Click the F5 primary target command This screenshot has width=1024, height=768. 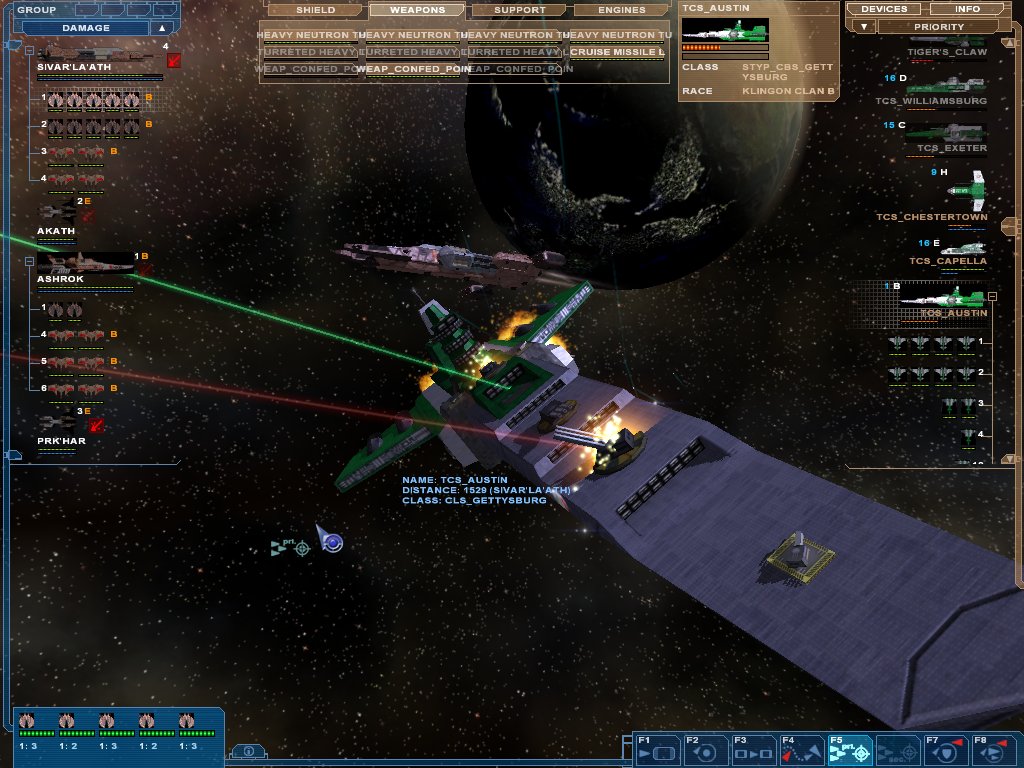pyautogui.click(x=849, y=750)
